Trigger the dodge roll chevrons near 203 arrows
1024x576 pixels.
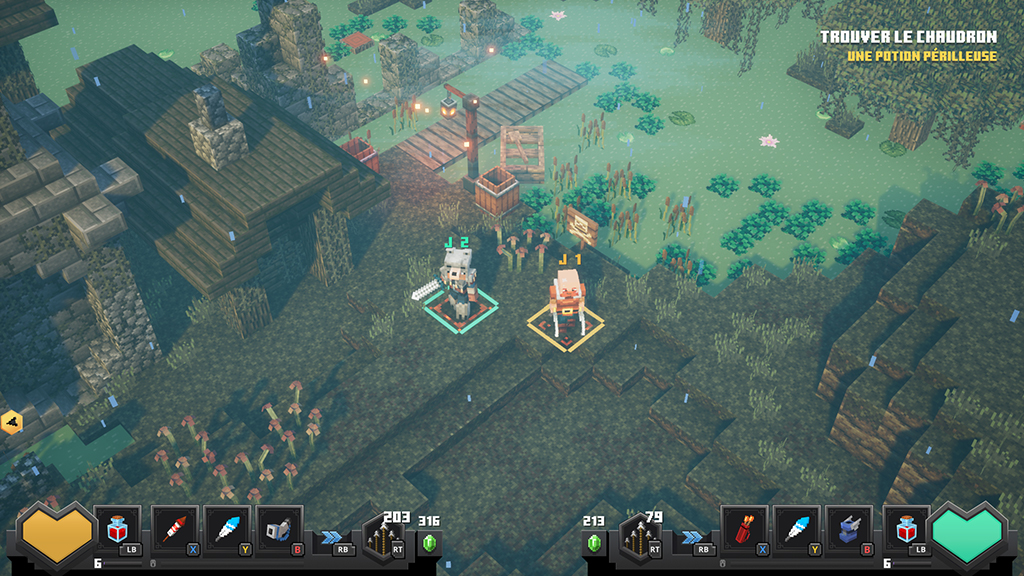coord(332,537)
